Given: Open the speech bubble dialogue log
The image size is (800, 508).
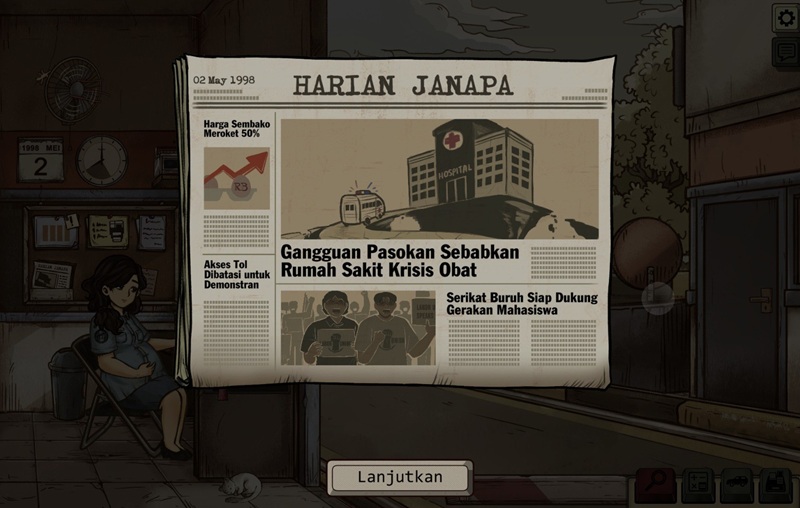Looking at the screenshot, I should tap(785, 52).
